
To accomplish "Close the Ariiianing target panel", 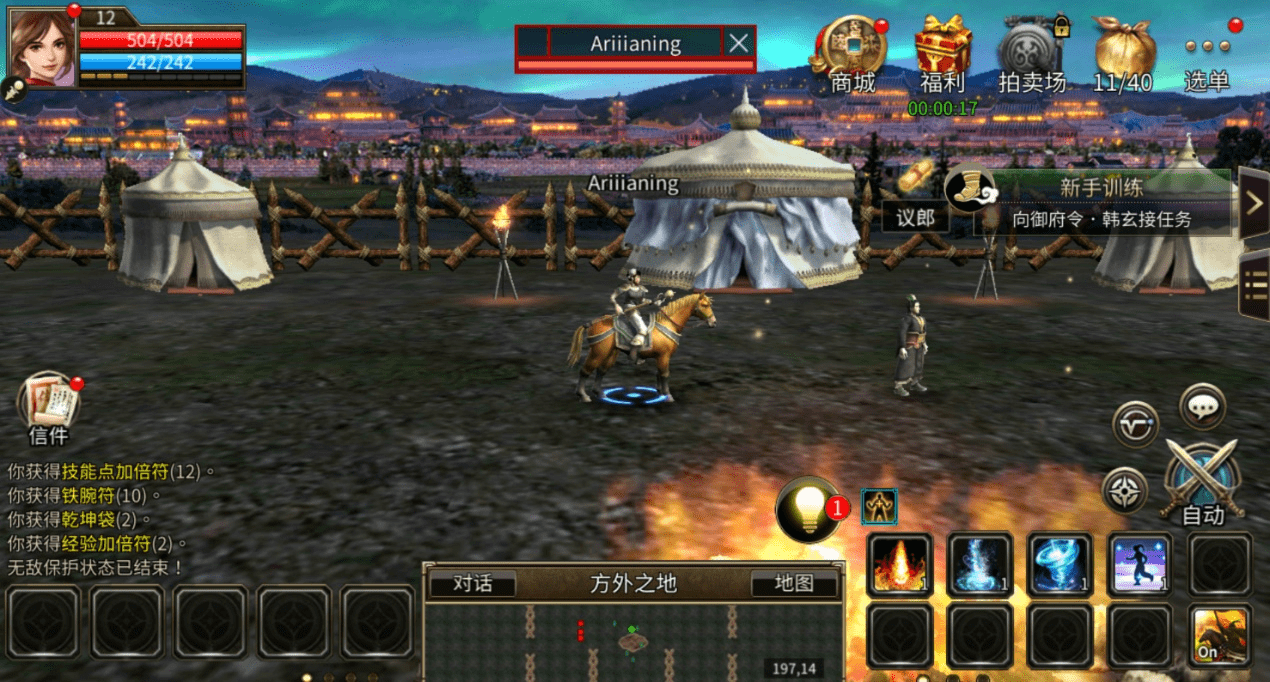I will (738, 43).
